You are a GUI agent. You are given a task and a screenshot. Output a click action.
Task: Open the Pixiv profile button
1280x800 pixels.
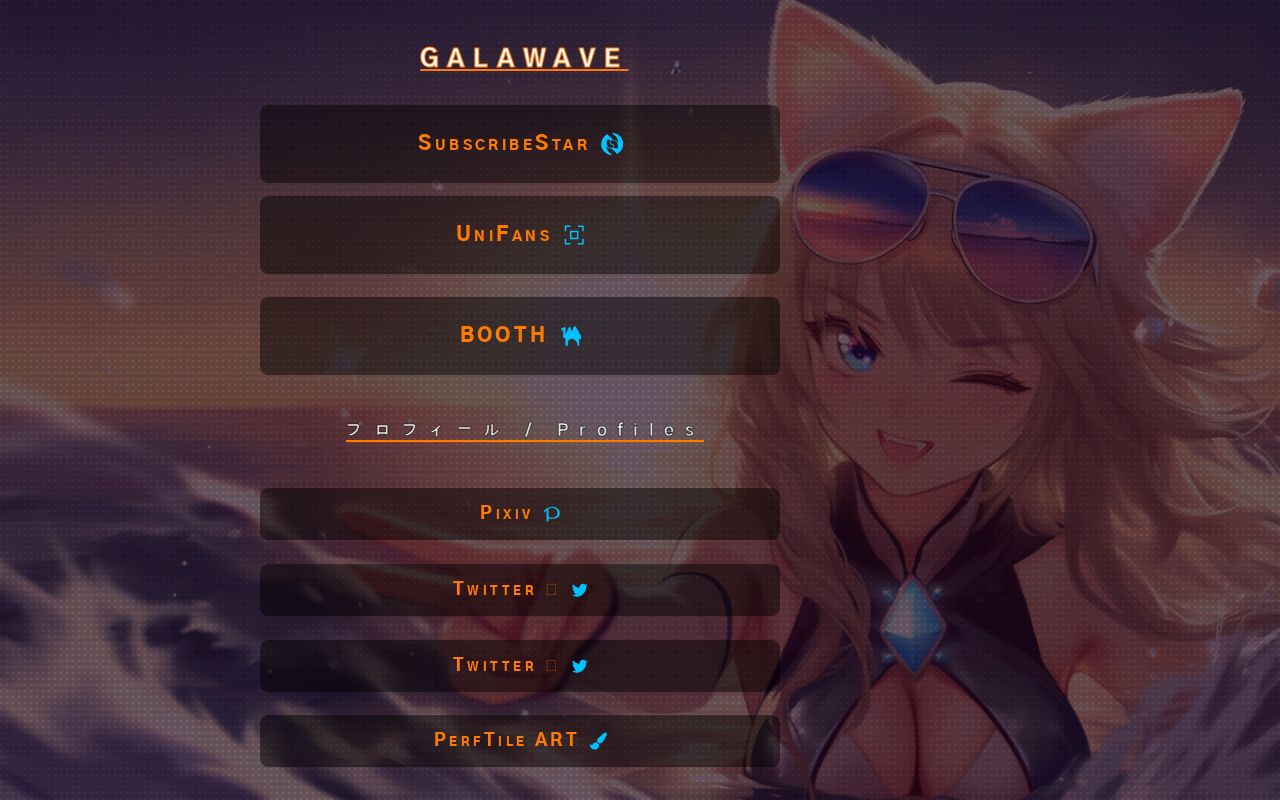pos(520,513)
